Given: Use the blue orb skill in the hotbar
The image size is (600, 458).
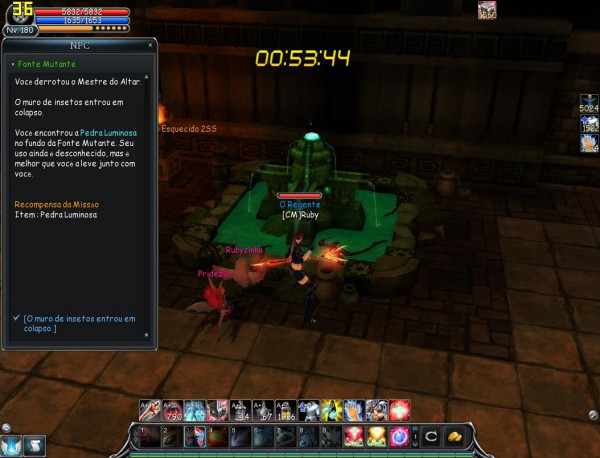Looking at the screenshot, I should (401, 436).
